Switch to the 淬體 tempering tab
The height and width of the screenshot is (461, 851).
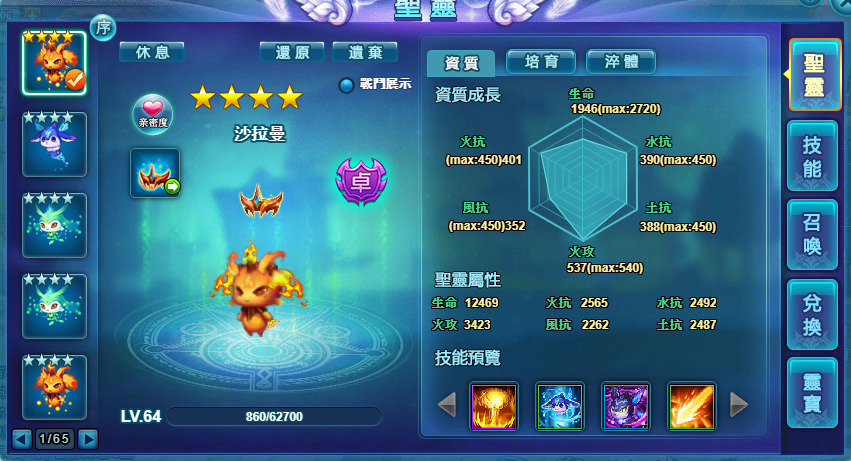pyautogui.click(x=620, y=62)
